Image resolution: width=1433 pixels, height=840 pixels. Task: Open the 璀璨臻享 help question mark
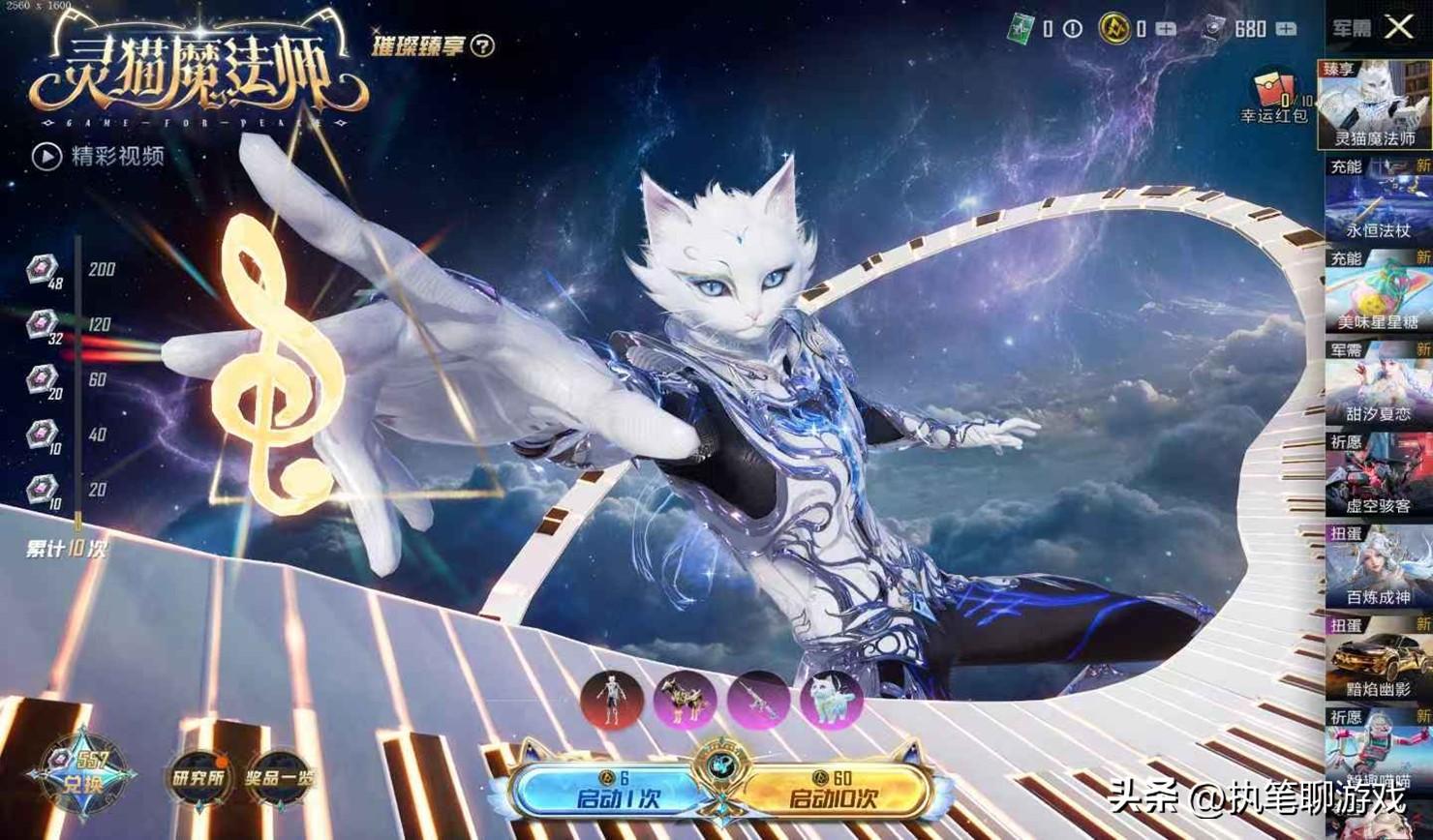[x=482, y=45]
